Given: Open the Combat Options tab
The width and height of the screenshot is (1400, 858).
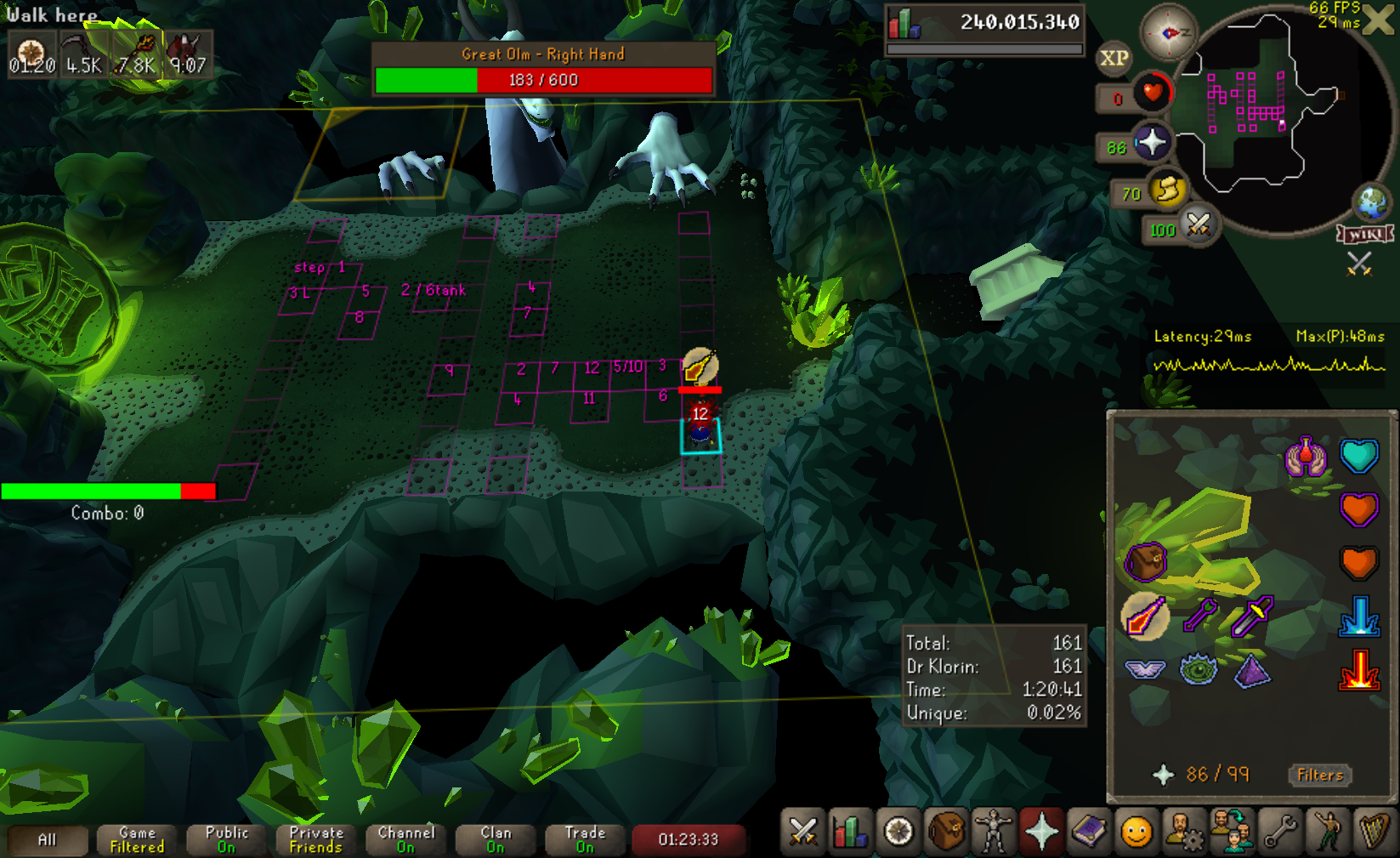Looking at the screenshot, I should click(802, 832).
